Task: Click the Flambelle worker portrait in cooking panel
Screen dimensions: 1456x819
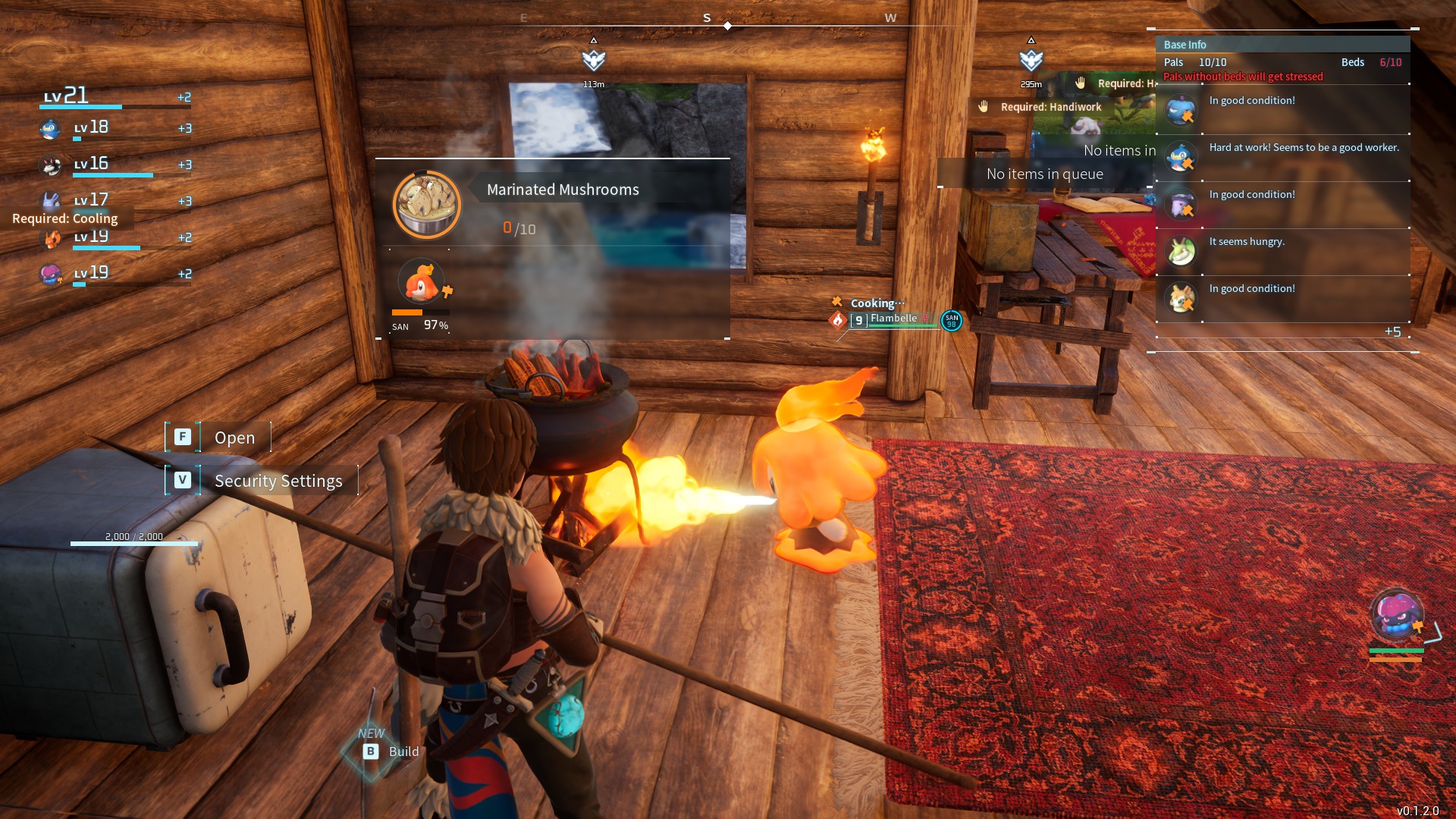Action: click(x=421, y=281)
